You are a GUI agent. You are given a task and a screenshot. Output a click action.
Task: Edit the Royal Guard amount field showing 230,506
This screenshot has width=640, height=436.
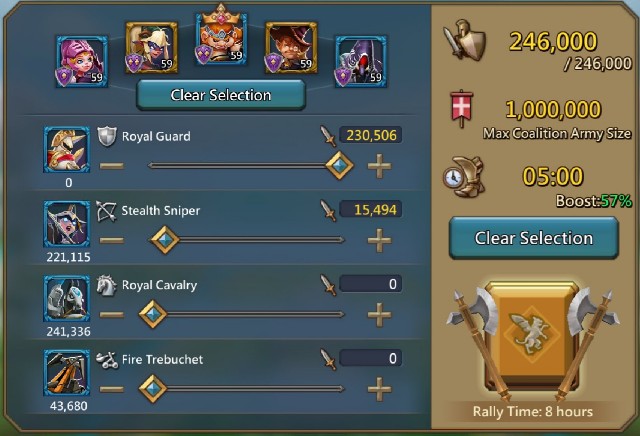(371, 135)
